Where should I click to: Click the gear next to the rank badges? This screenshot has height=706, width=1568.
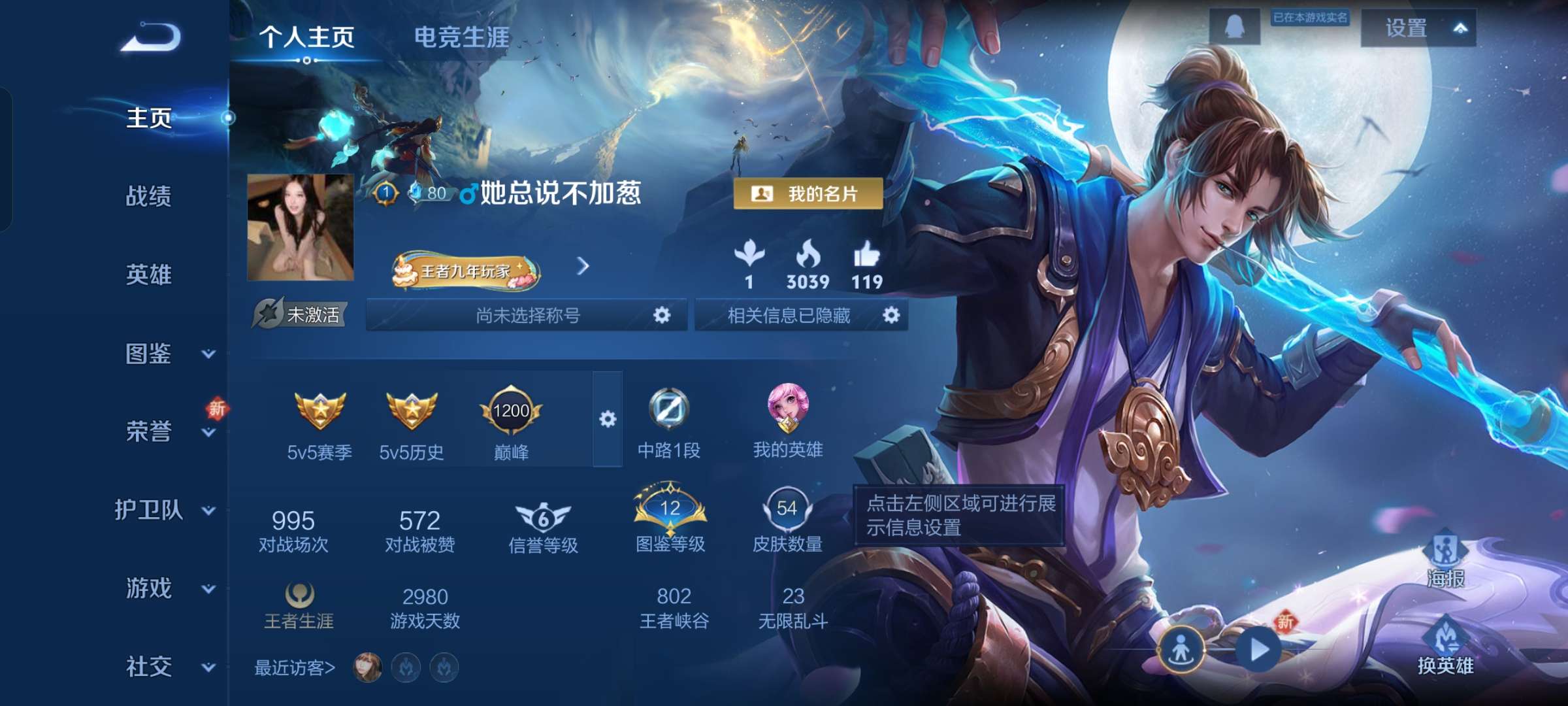(x=609, y=418)
